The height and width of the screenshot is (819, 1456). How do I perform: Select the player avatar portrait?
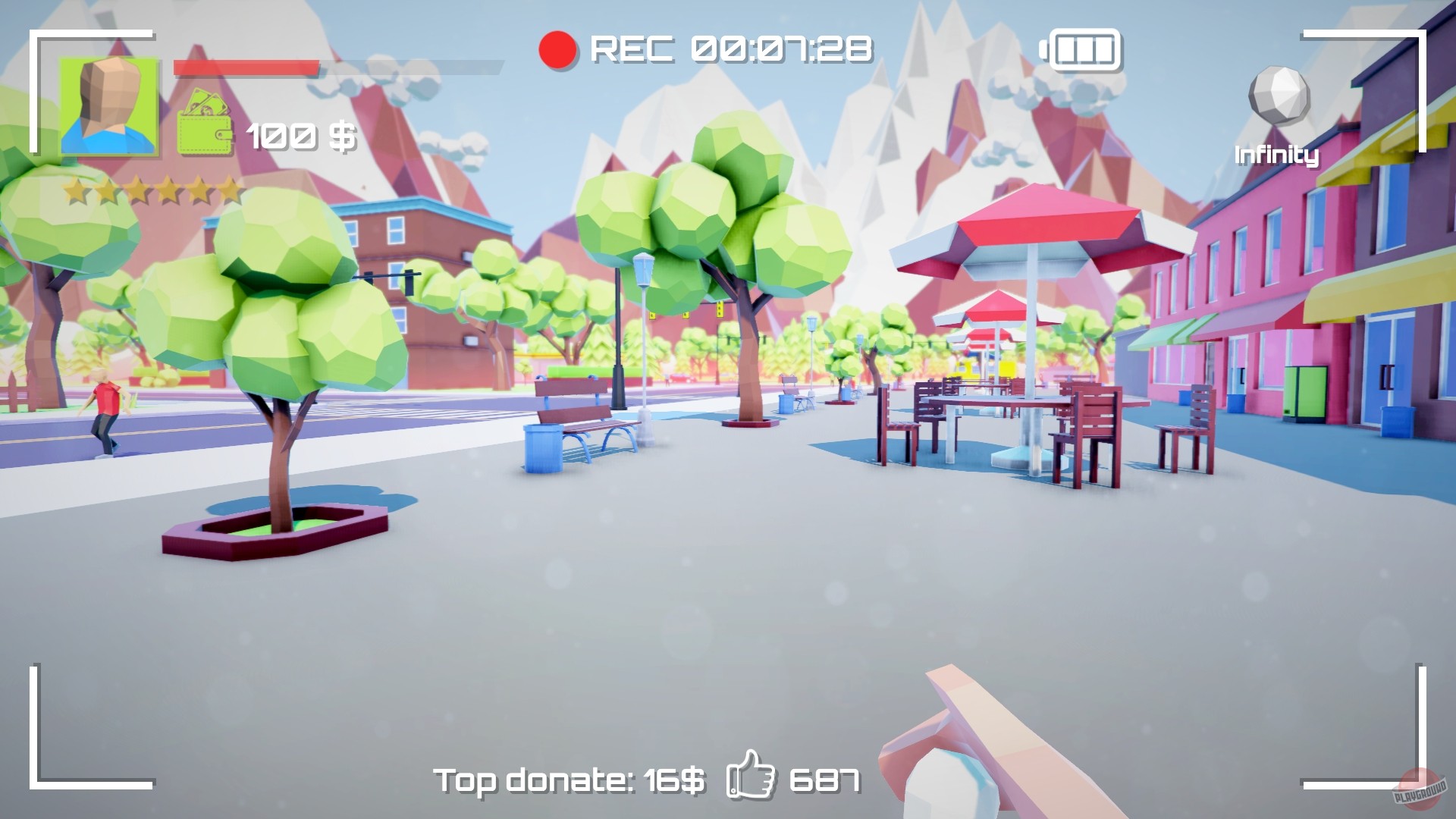point(110,106)
